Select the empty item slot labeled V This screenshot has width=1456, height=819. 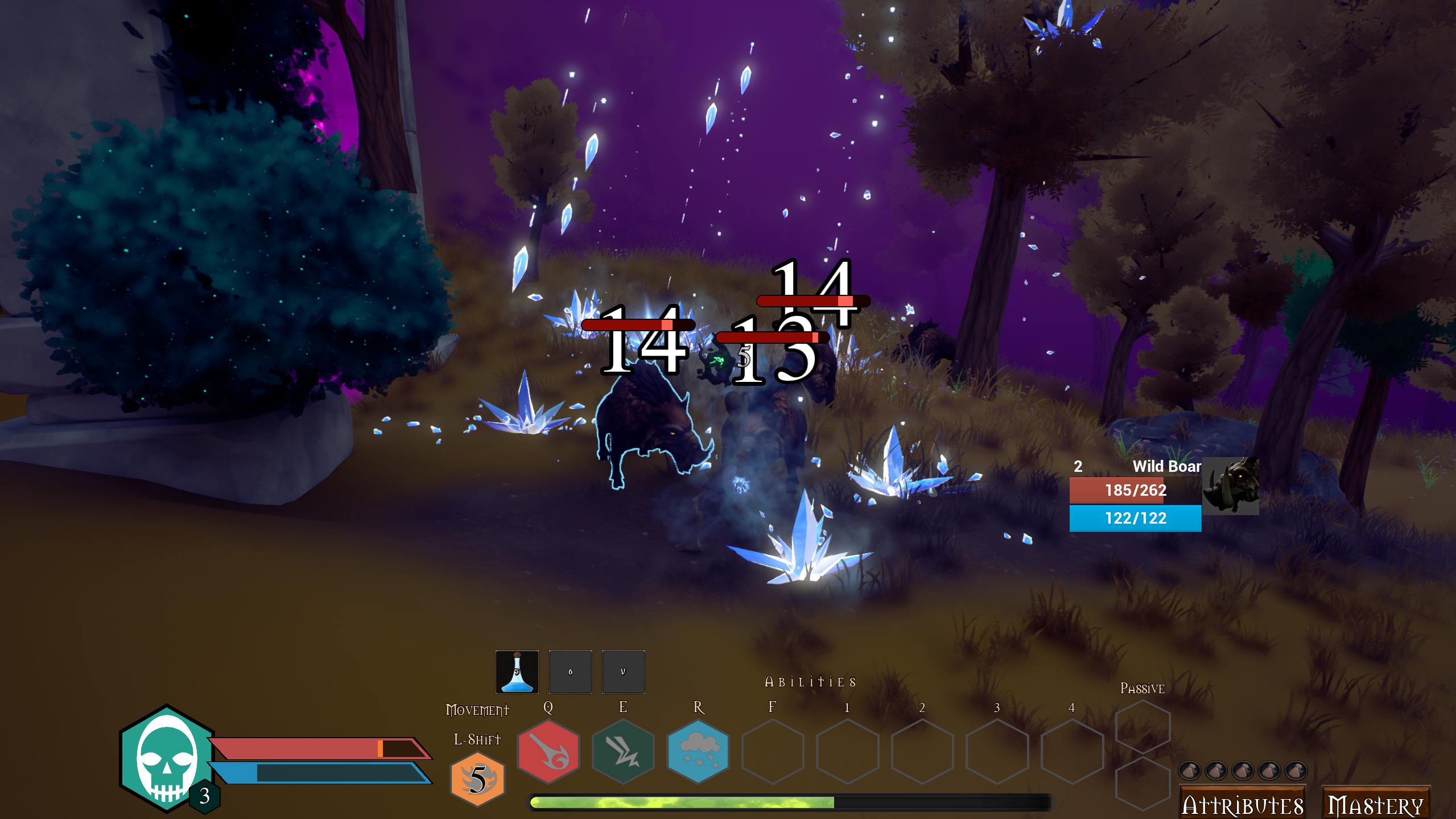coord(622,672)
